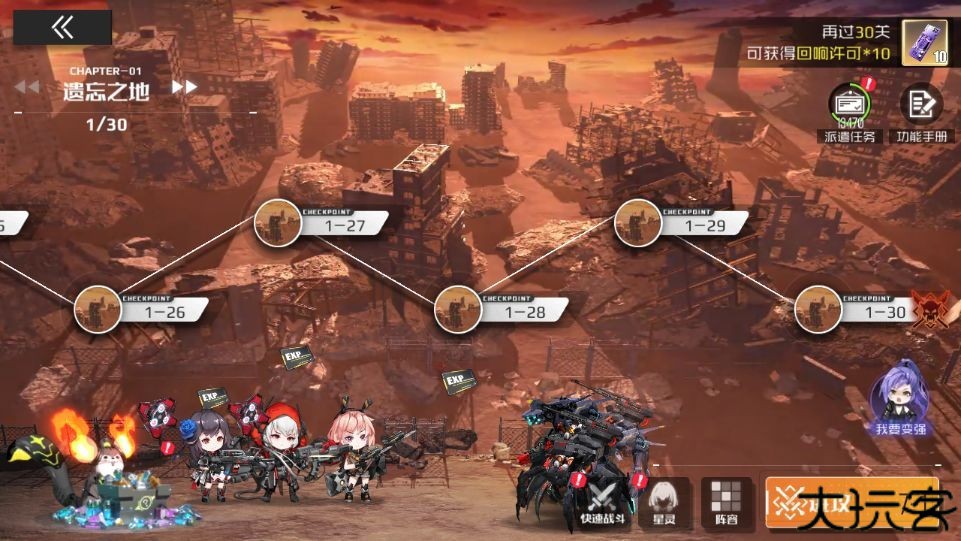Screen dimensions: 961x541
Task: Start 快速战斗 quick battle
Action: coord(605,500)
